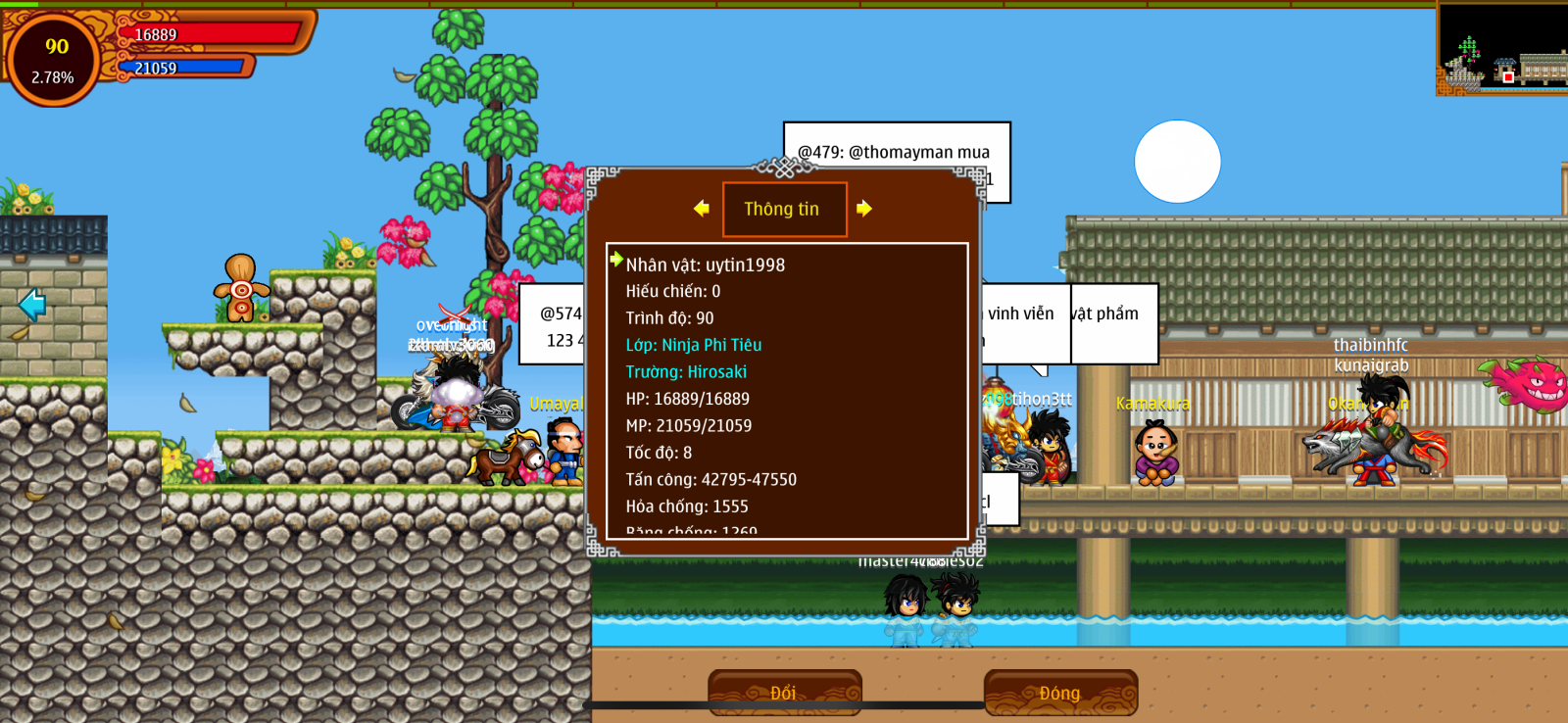Screen dimensions: 1568x723
Task: Select the Nhân vật: uytin1998 row
Action: coord(706,265)
